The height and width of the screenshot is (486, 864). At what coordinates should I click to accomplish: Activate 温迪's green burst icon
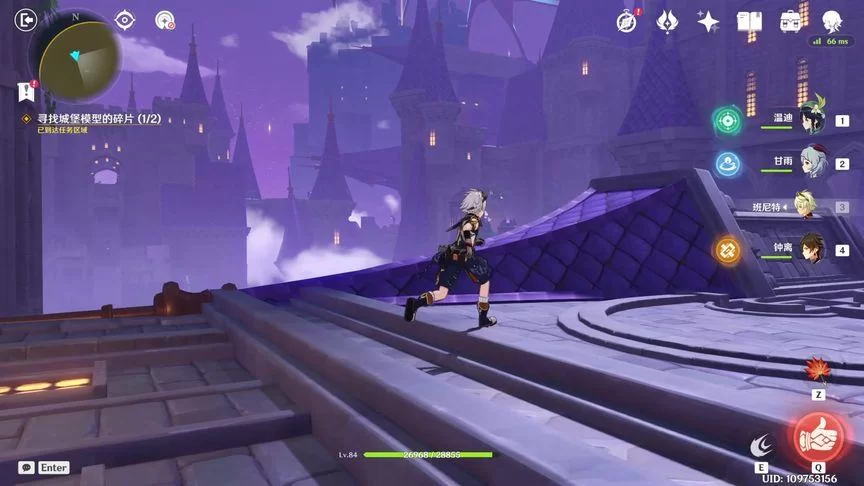pos(727,120)
